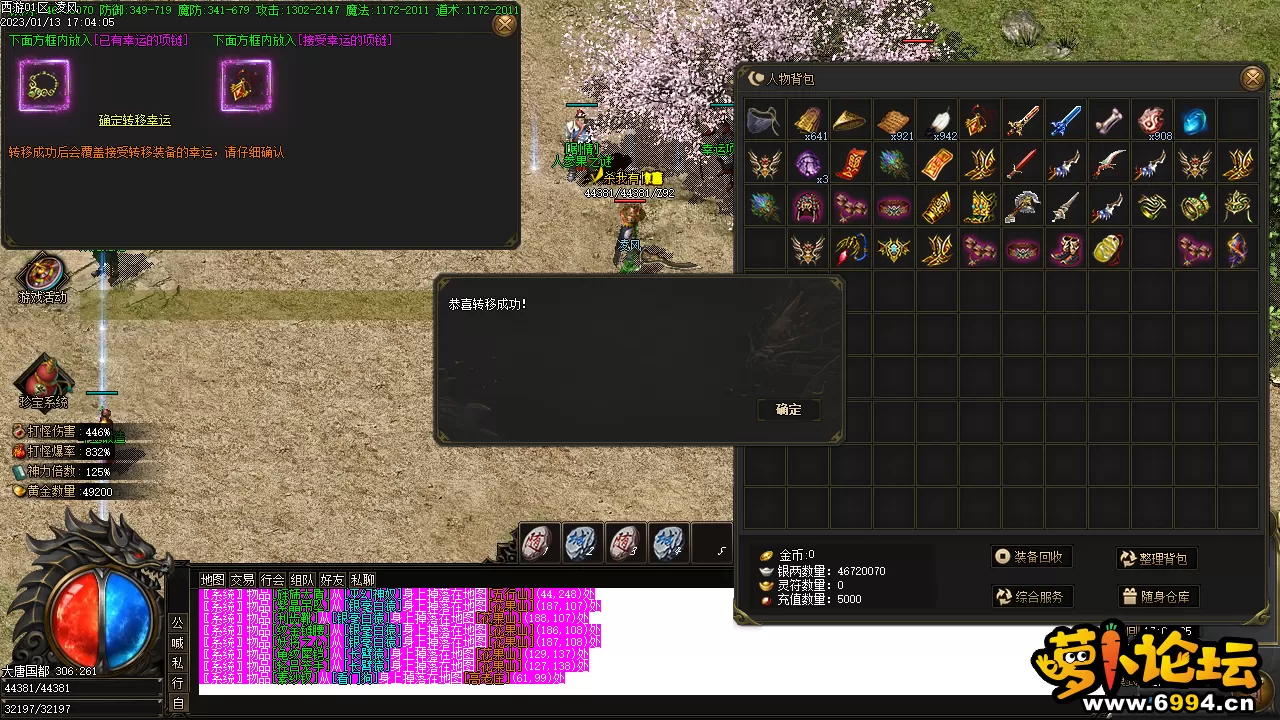This screenshot has width=1280, height=720.
Task: Switch chat to the 地图 map tab
Action: (x=212, y=580)
